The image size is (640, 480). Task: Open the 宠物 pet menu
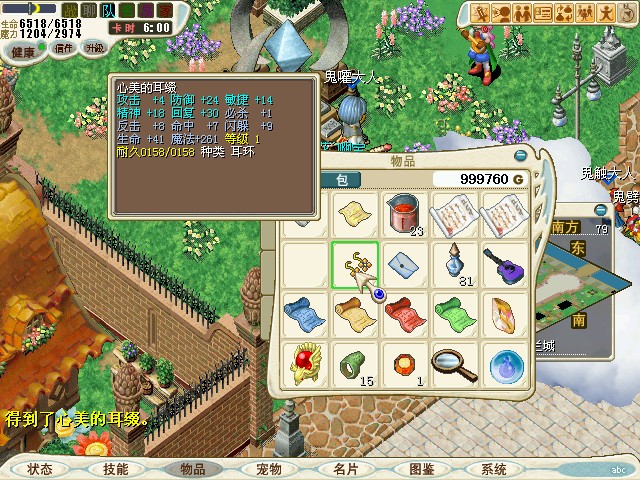[x=268, y=468]
